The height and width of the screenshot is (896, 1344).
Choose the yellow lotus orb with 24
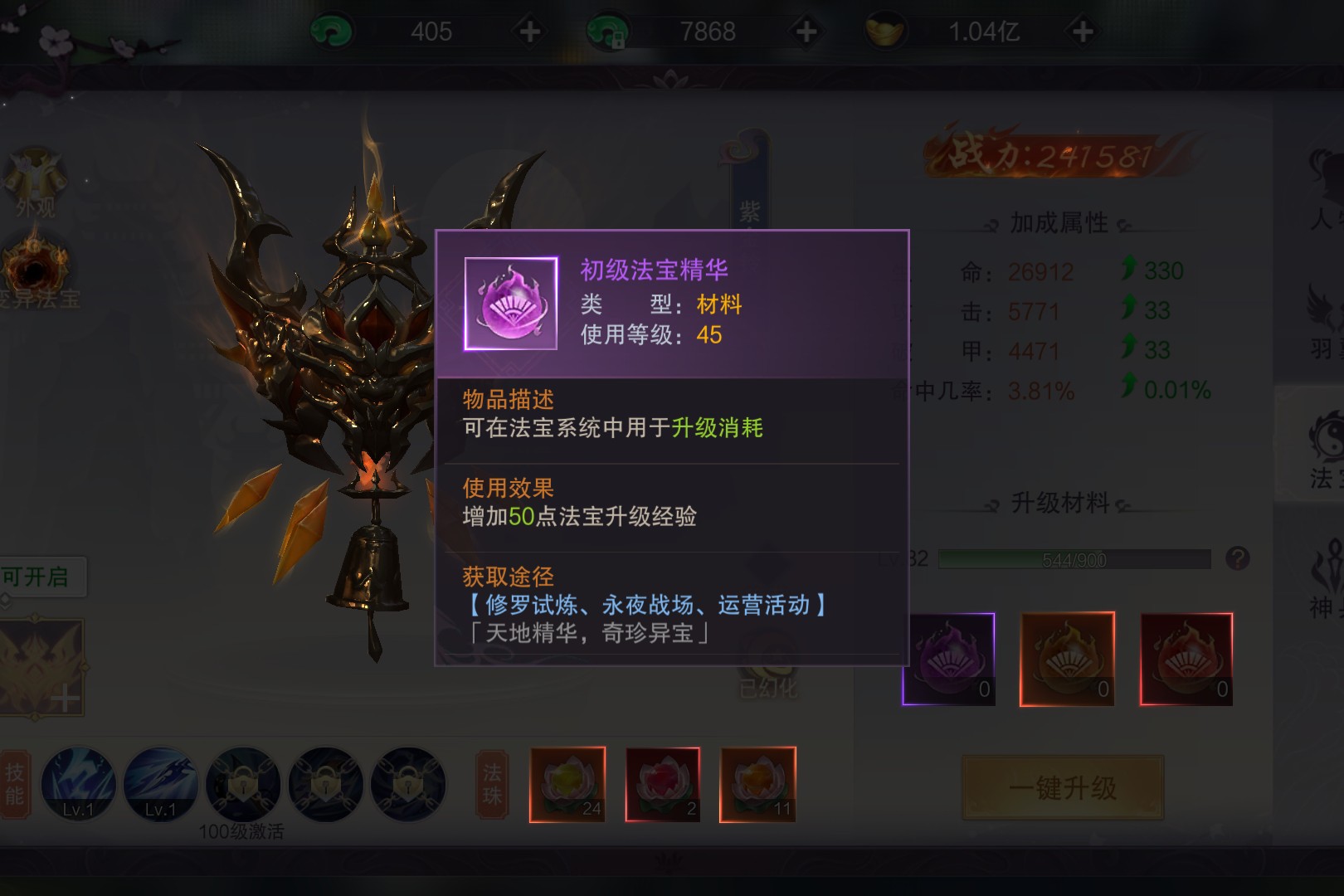coord(567,785)
